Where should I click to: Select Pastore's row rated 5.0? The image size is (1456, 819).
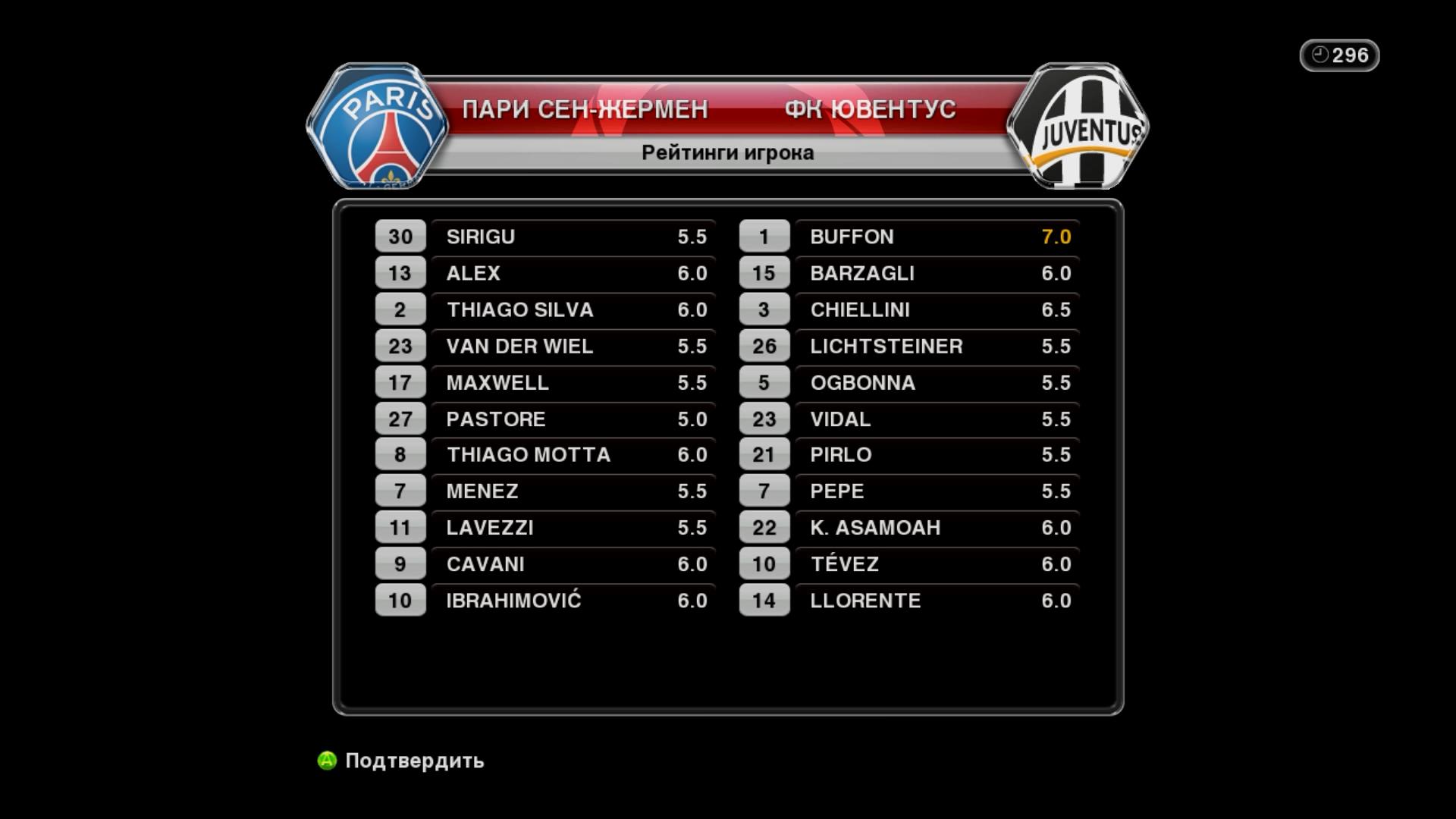[x=573, y=419]
